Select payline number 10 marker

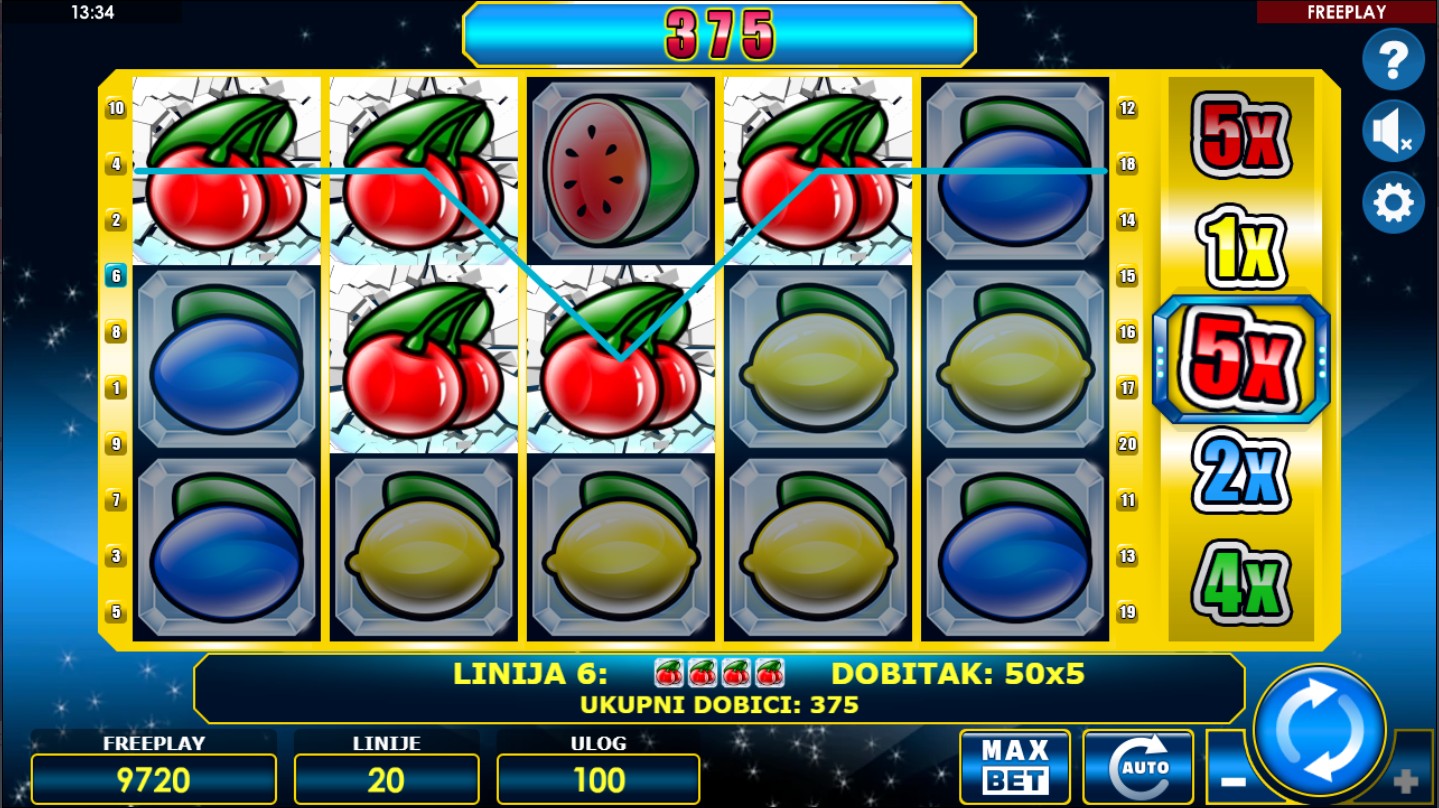pos(116,108)
